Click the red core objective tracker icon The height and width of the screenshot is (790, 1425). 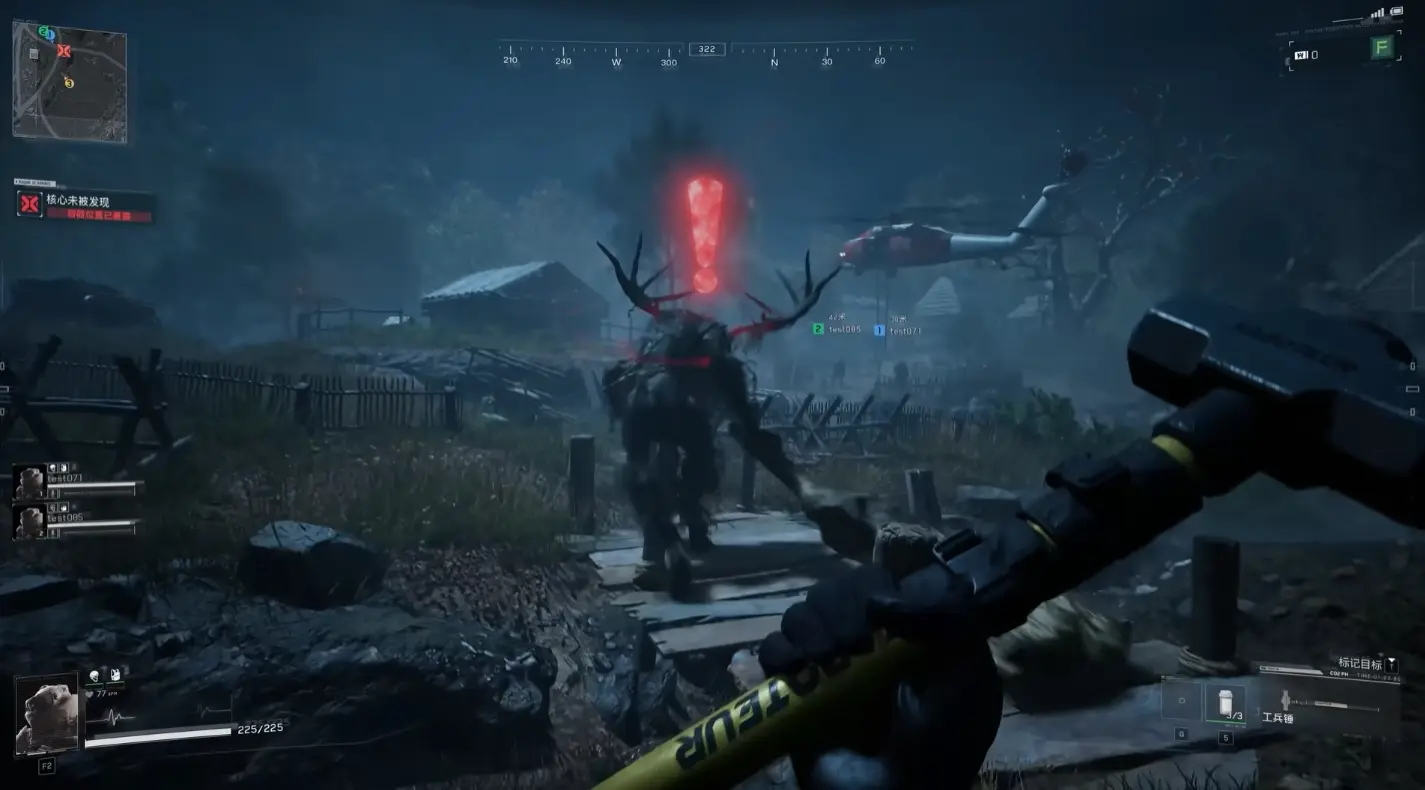pyautogui.click(x=30, y=204)
